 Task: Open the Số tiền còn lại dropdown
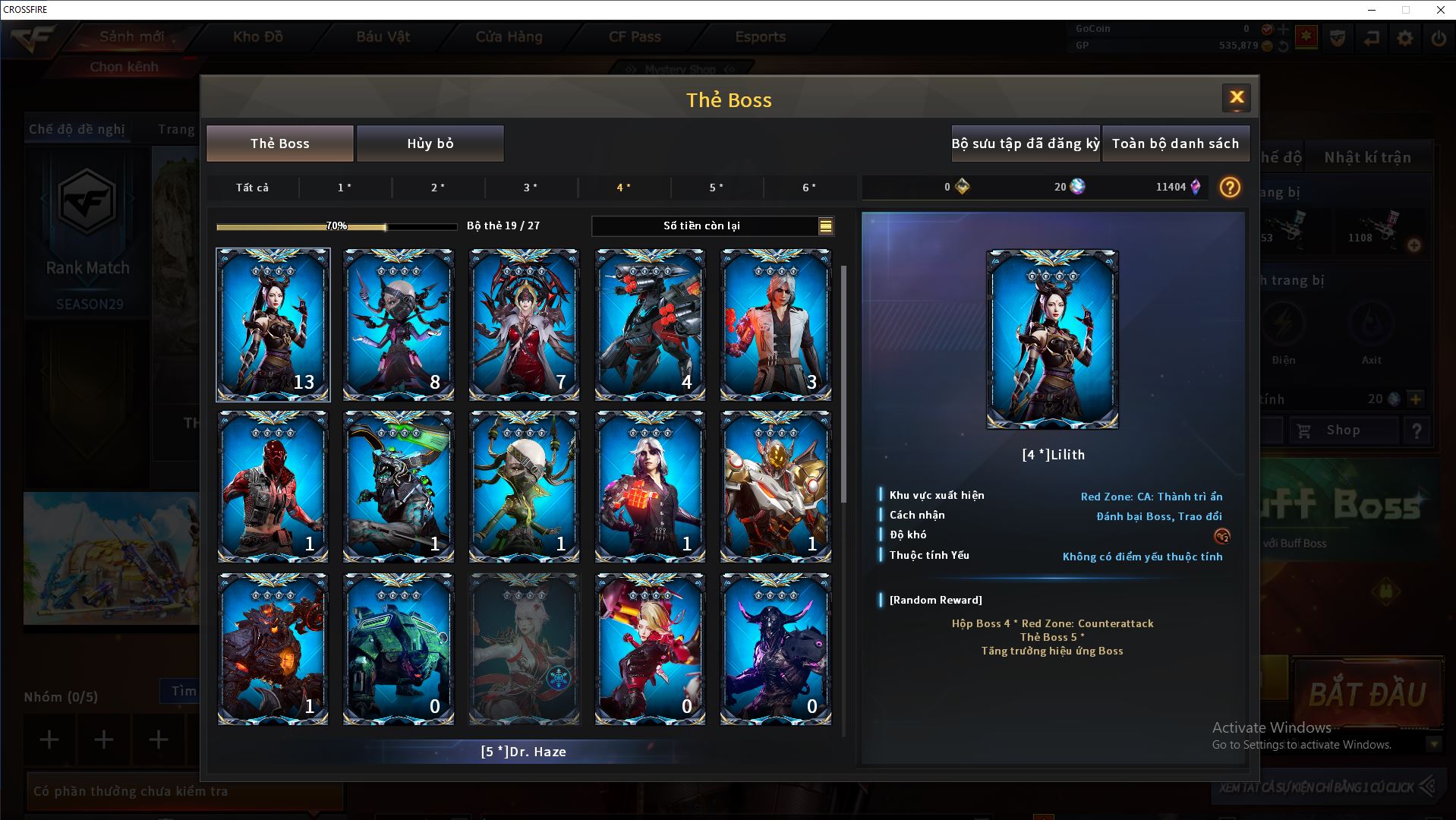825,225
